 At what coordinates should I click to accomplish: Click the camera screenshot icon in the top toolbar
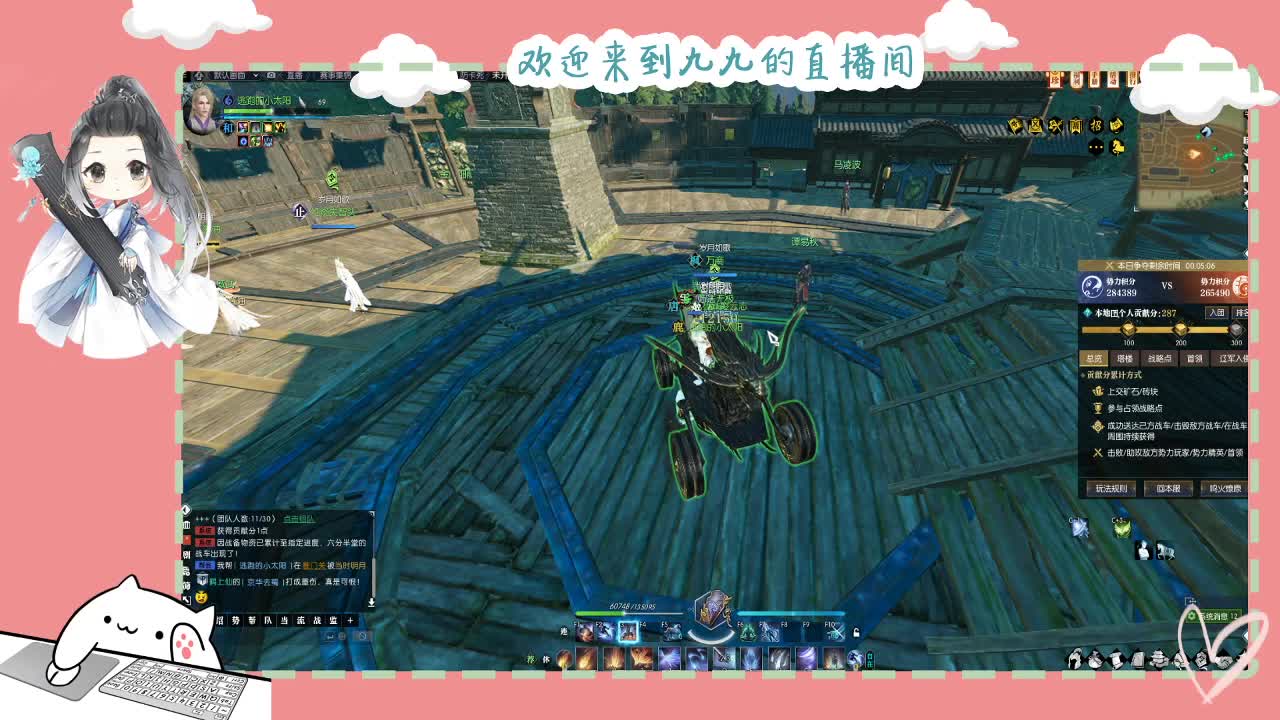coord(271,76)
